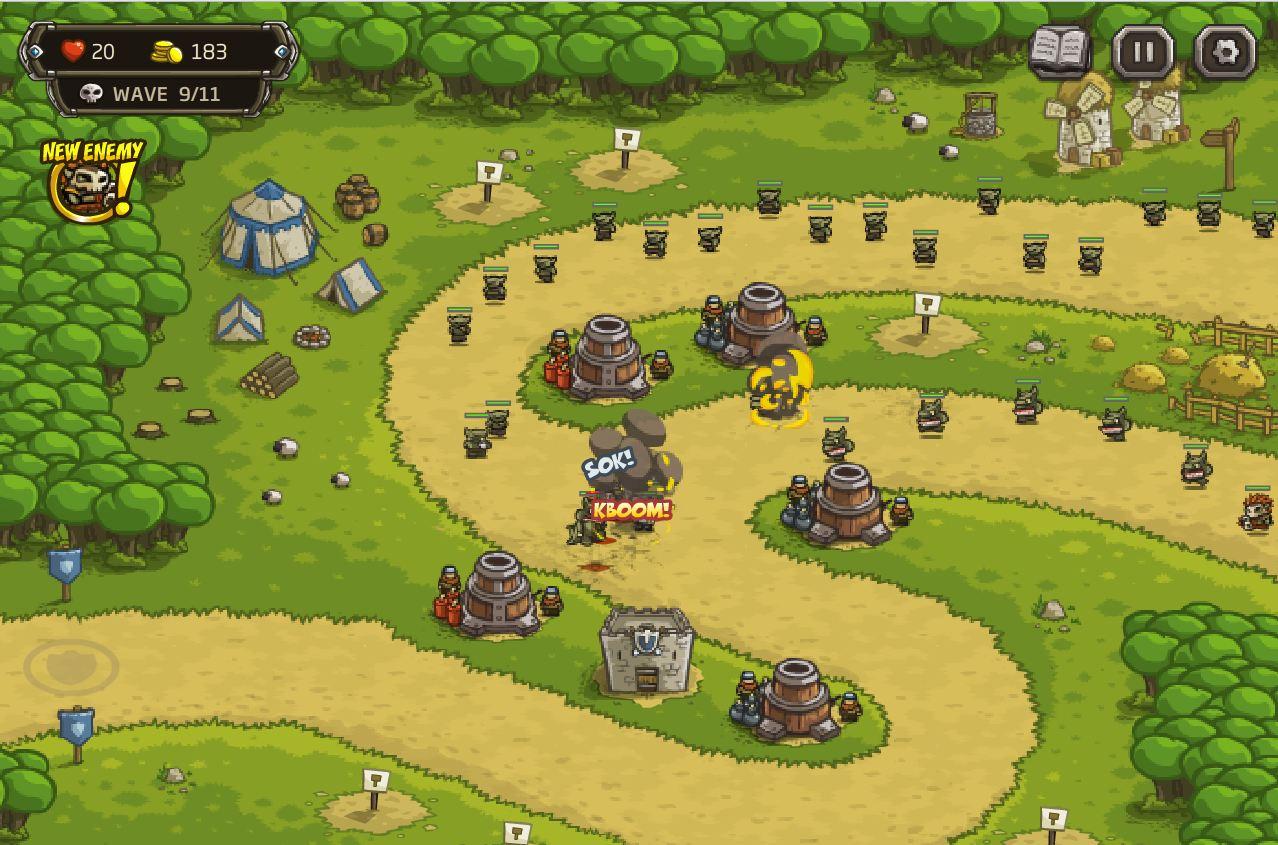Screen dimensions: 1278x845
Task: View the New Enemy notification
Action: click(x=90, y=181)
